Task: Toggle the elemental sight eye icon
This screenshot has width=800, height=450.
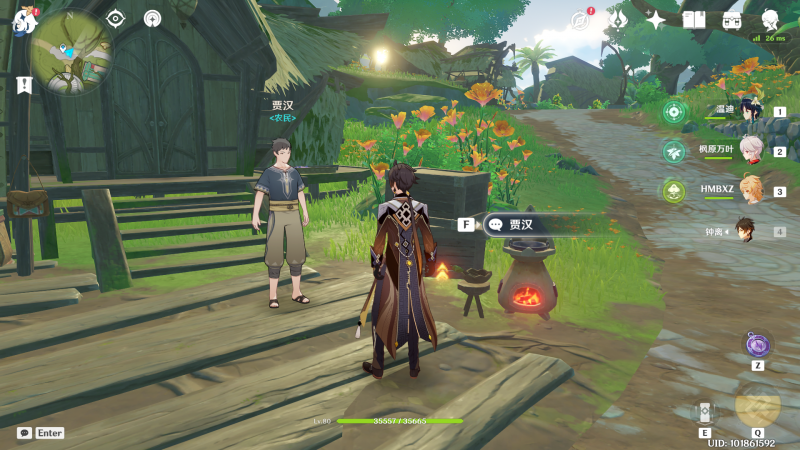Action: (x=116, y=18)
